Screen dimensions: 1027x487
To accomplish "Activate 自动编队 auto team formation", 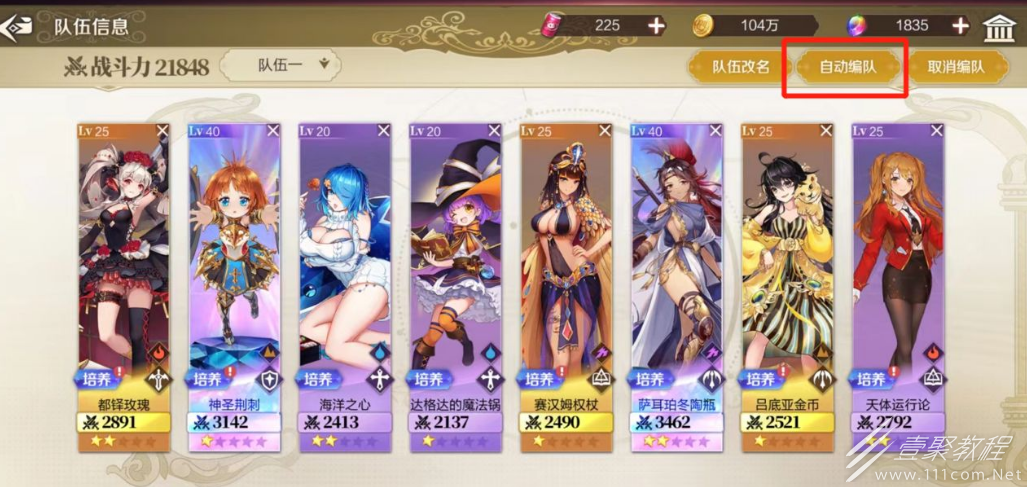I will [x=847, y=67].
